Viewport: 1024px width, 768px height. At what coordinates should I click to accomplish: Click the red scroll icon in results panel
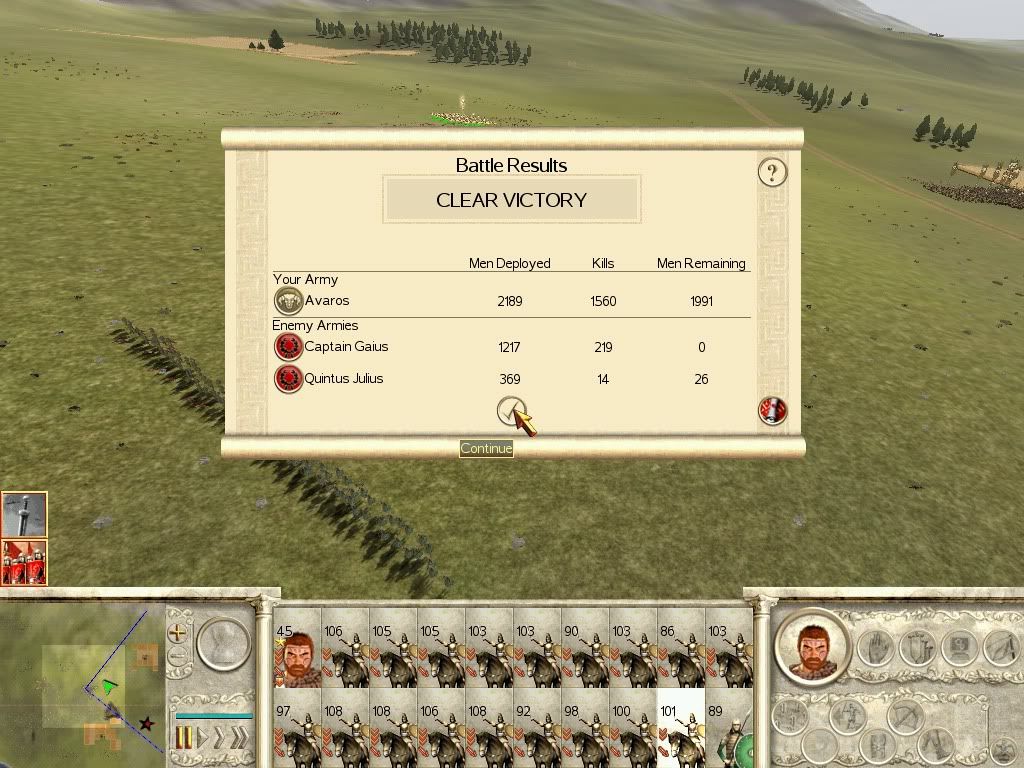pos(773,410)
